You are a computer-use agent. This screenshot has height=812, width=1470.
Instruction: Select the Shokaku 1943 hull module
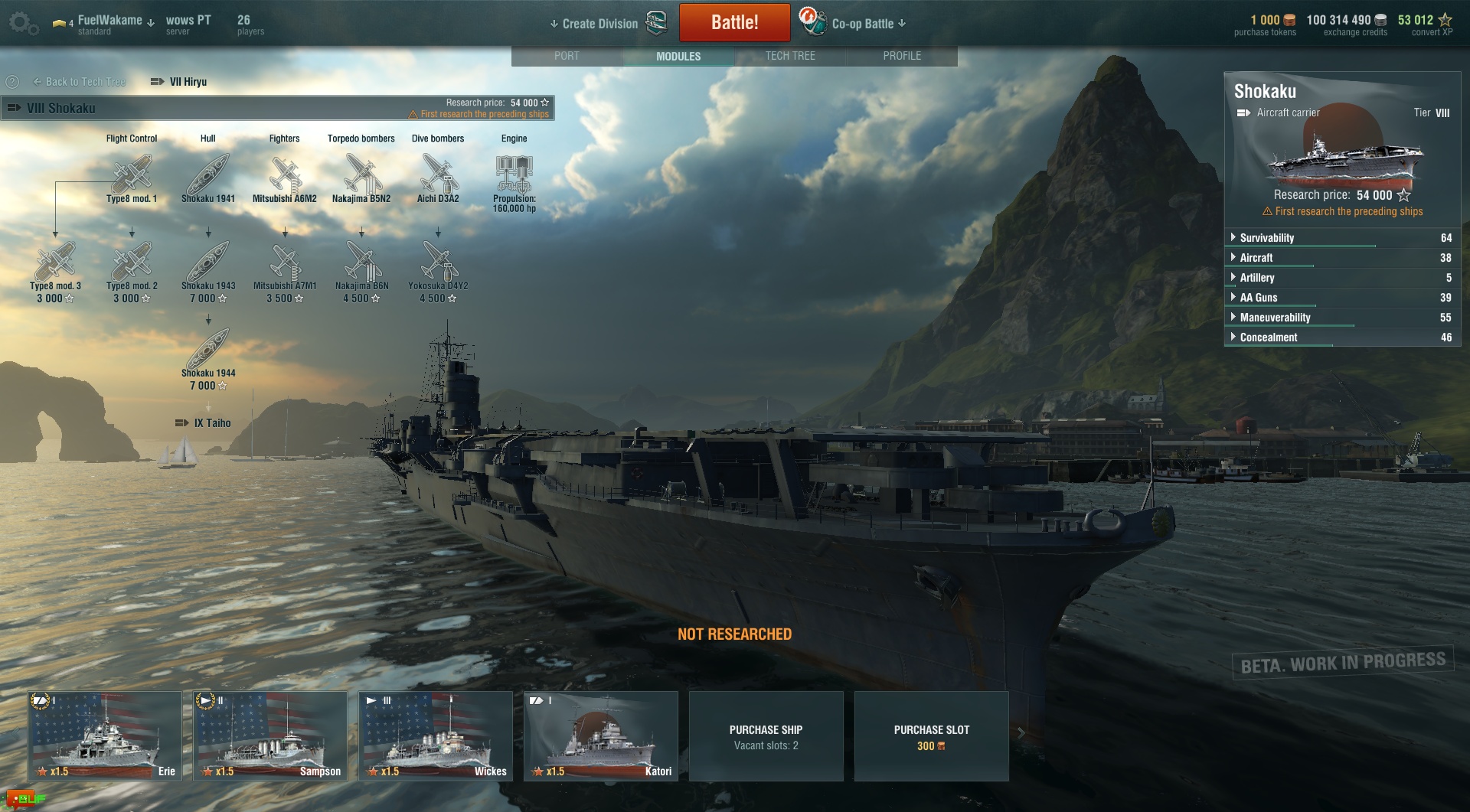[208, 263]
